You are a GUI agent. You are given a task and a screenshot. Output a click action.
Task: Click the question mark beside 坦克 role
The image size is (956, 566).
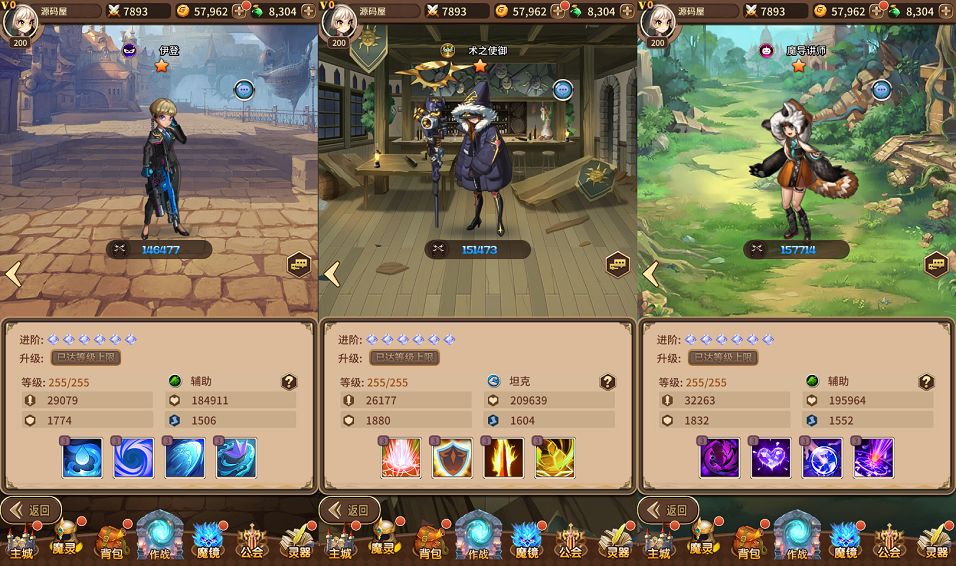click(x=607, y=382)
